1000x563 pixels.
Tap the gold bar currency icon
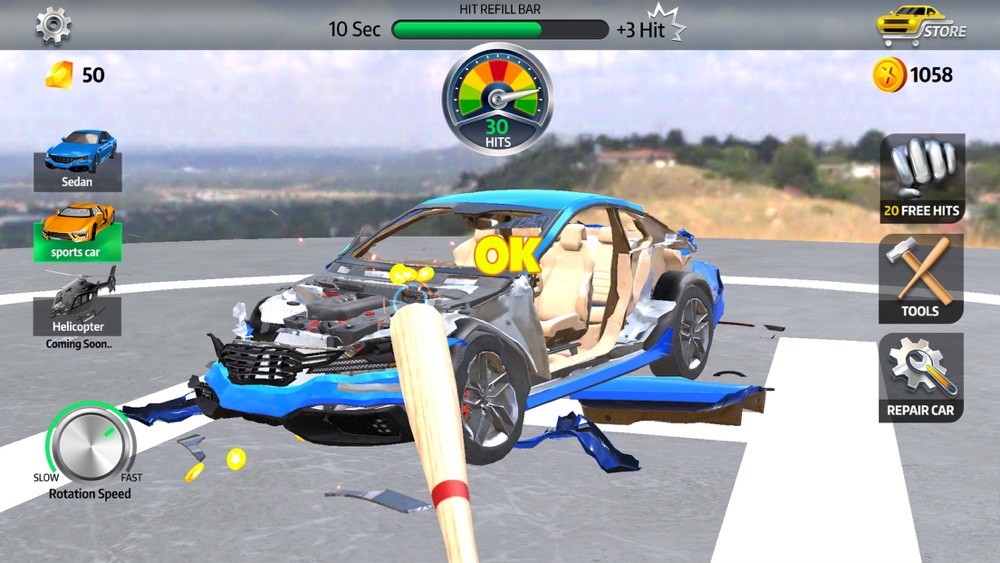61,74
